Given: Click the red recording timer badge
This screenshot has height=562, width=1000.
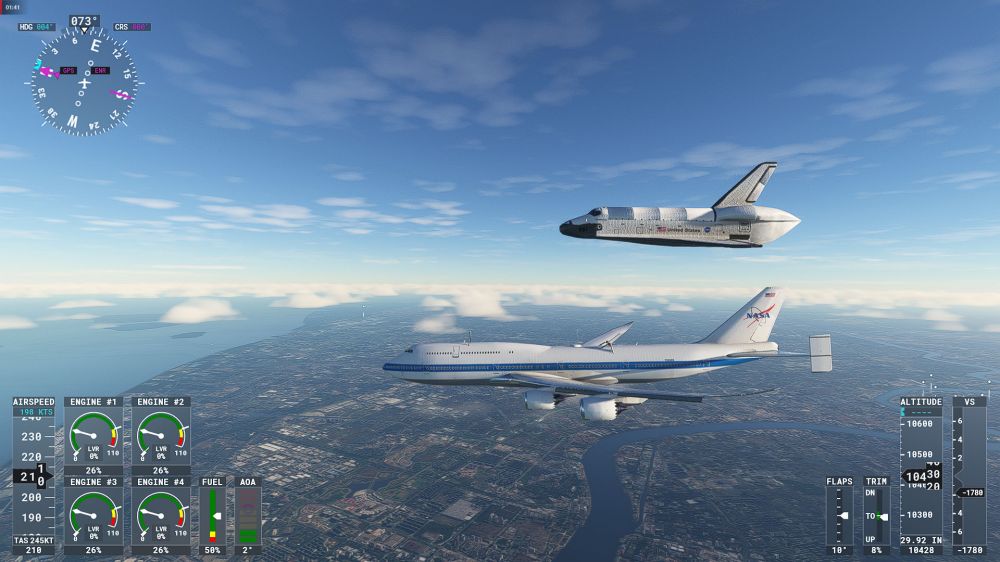Looking at the screenshot, I should (11, 7).
